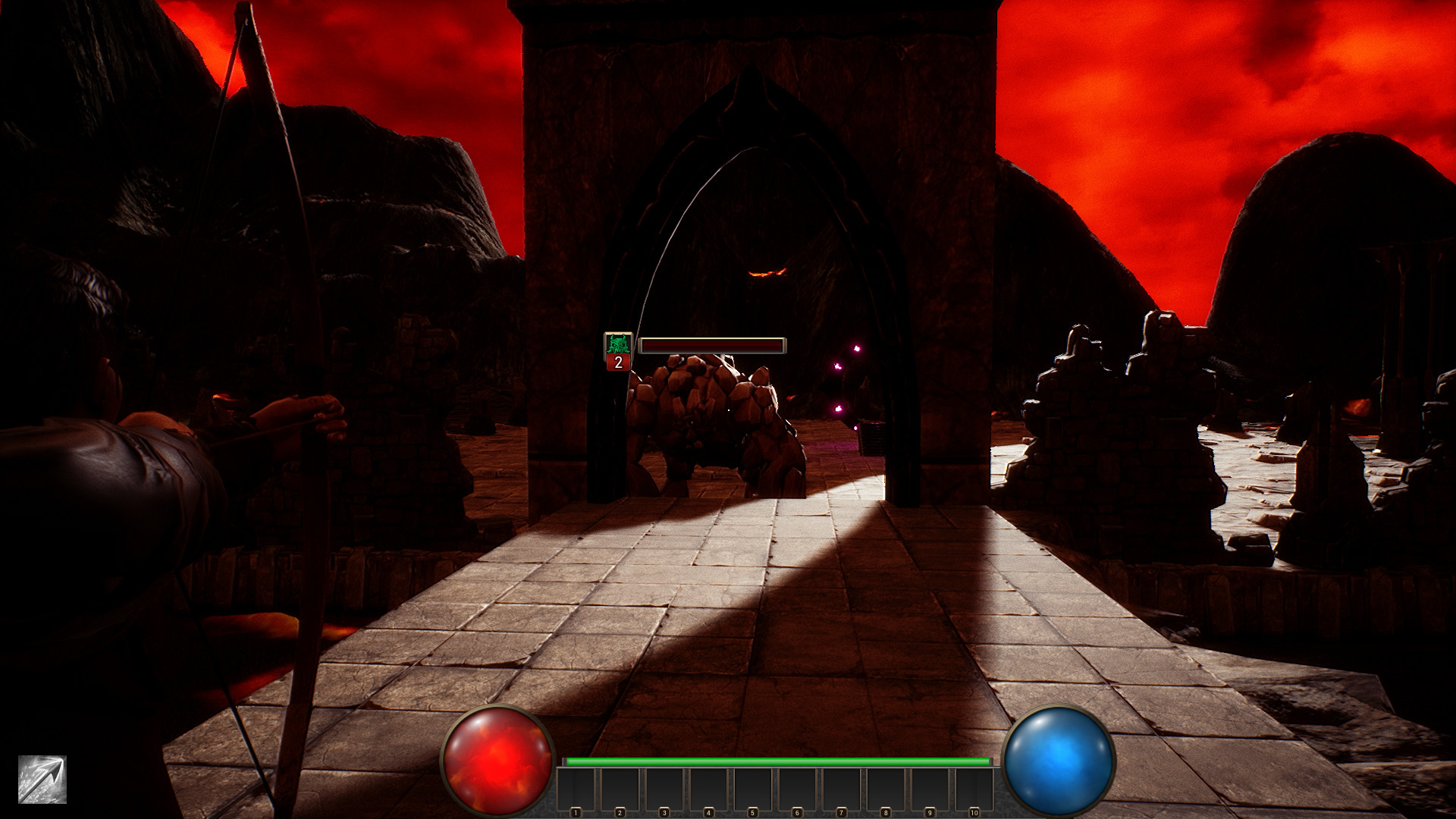Viewport: 1456px width, 819px height.
Task: Click the red level 2 badge under enemy portrait
Action: pos(617,363)
